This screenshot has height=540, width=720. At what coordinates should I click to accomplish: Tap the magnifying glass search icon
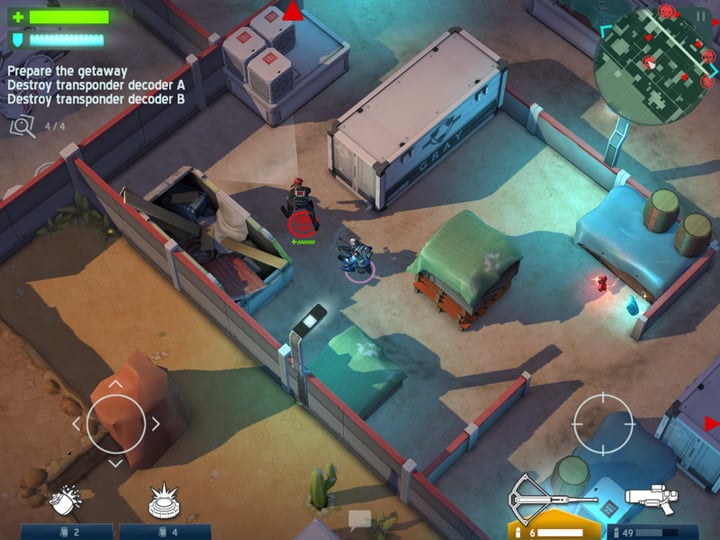click(21, 125)
